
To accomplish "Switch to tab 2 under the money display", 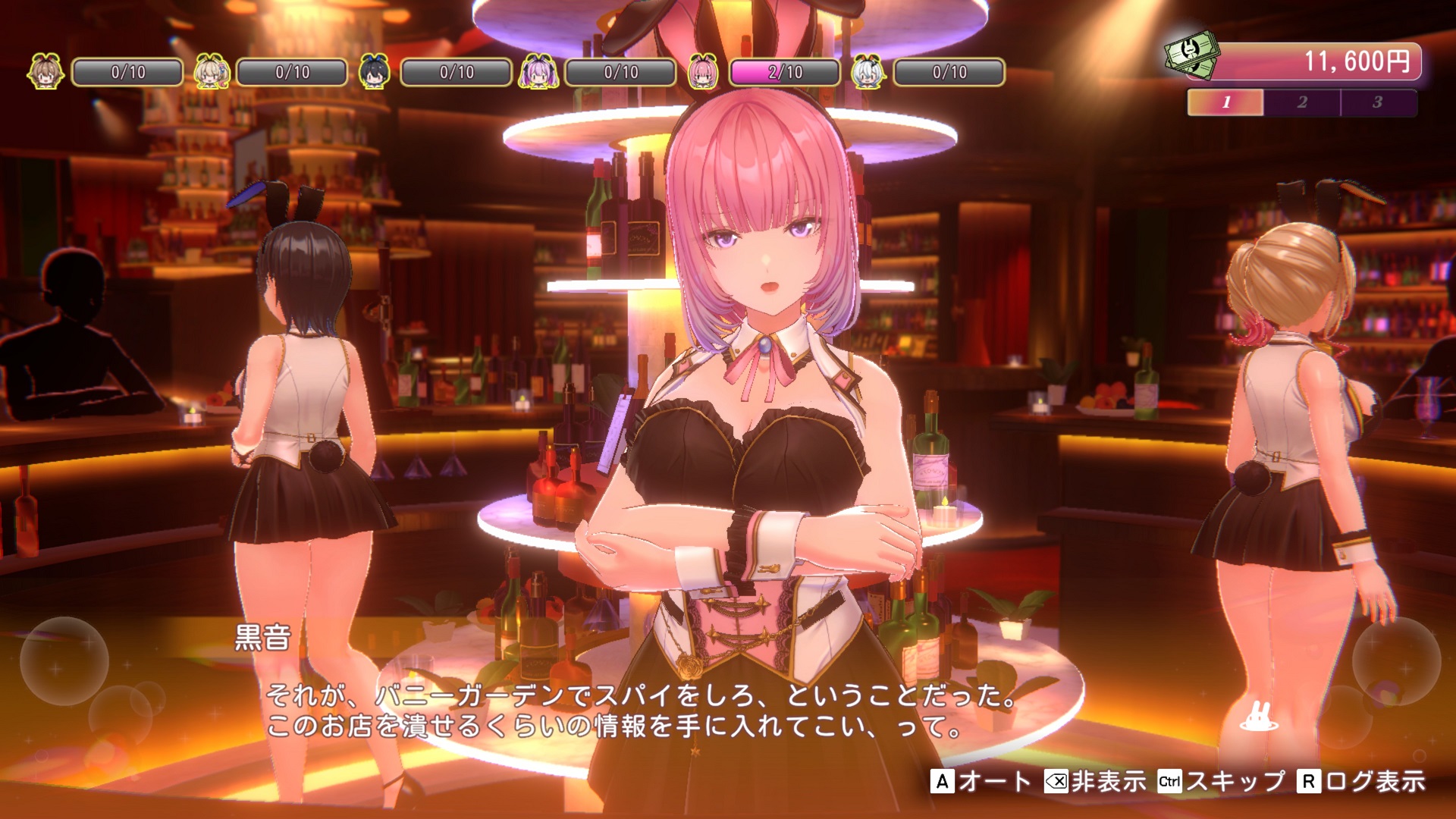I will point(1302,102).
